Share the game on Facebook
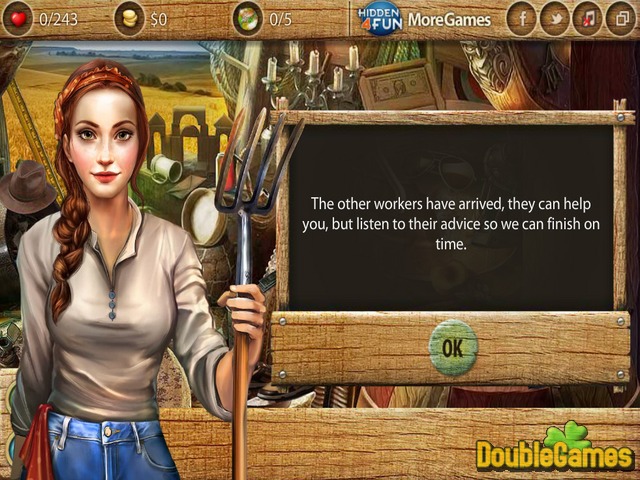The image size is (640, 480). 521,19
